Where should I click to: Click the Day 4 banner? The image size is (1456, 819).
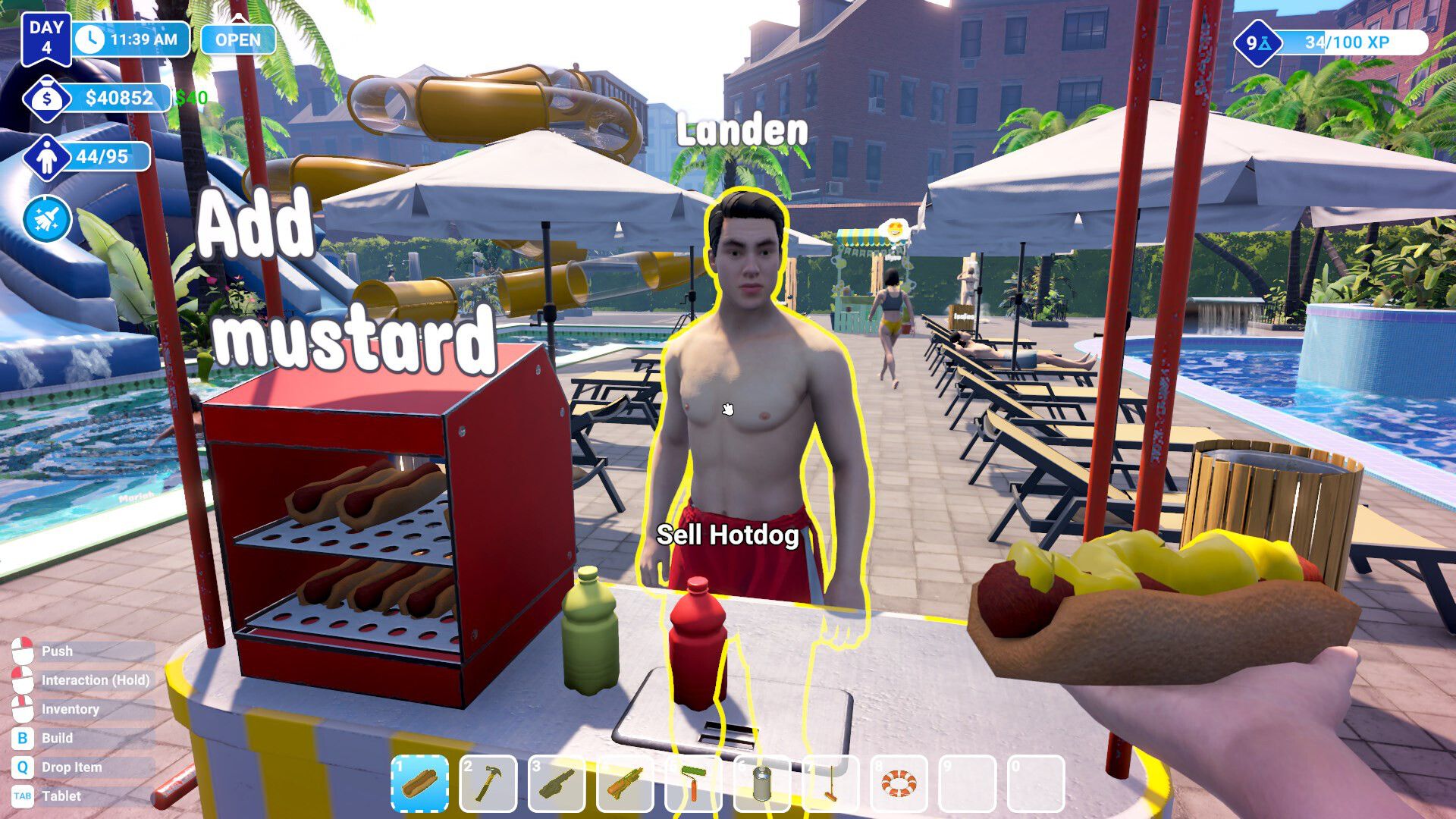(x=46, y=38)
